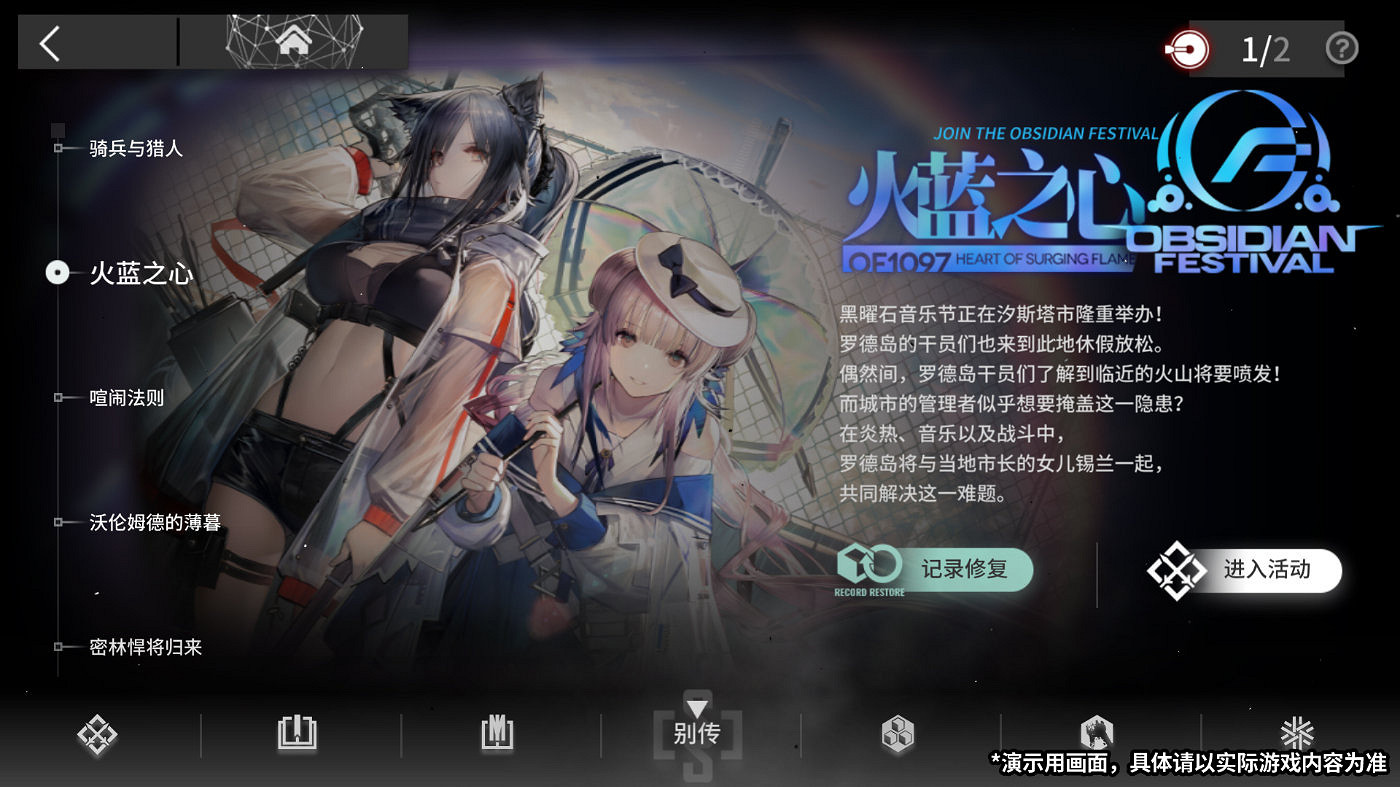
Task: Select the second book icon beside 别传
Action: (495, 733)
